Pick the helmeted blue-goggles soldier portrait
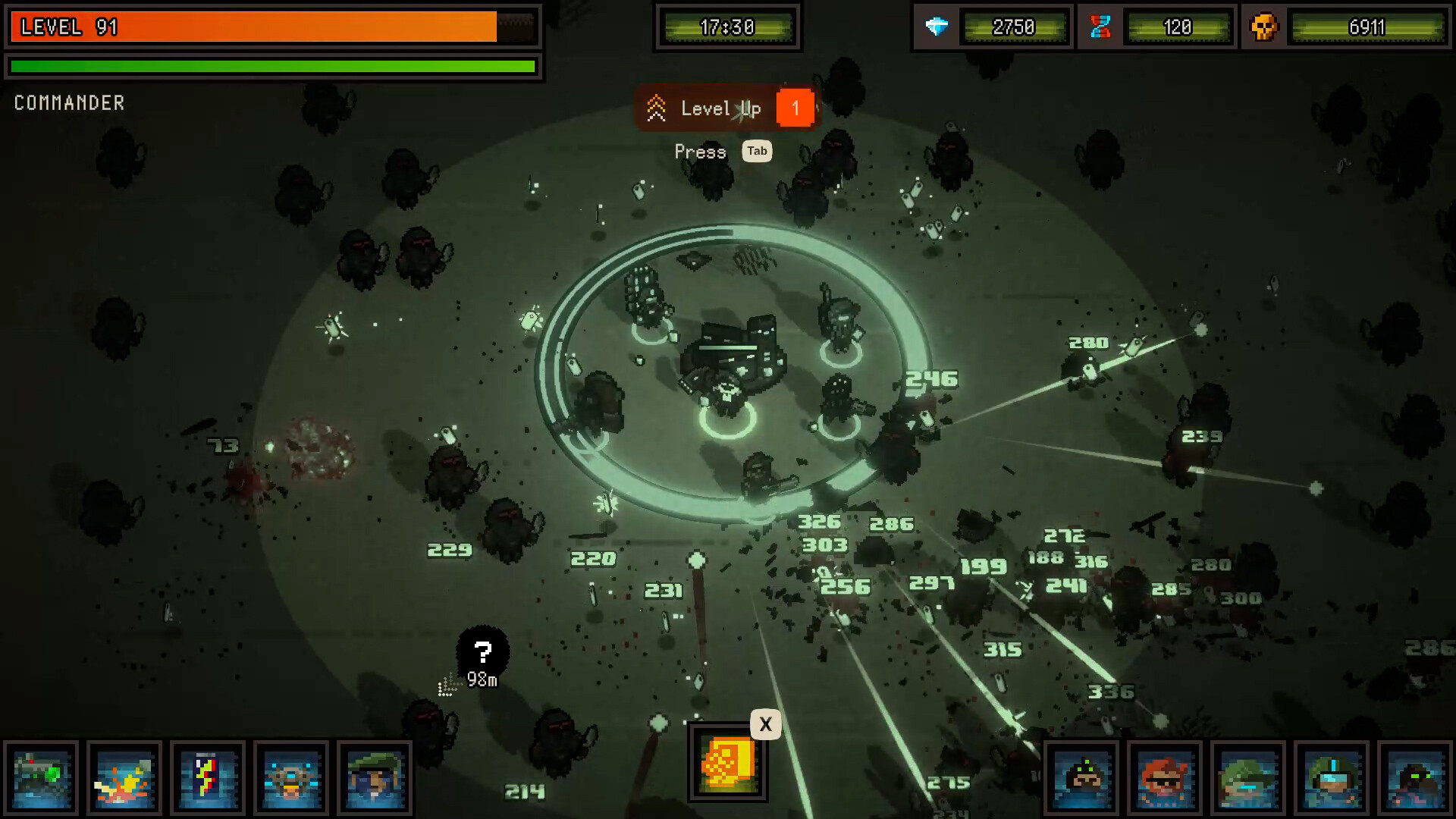Image resolution: width=1456 pixels, height=819 pixels. (x=1332, y=778)
